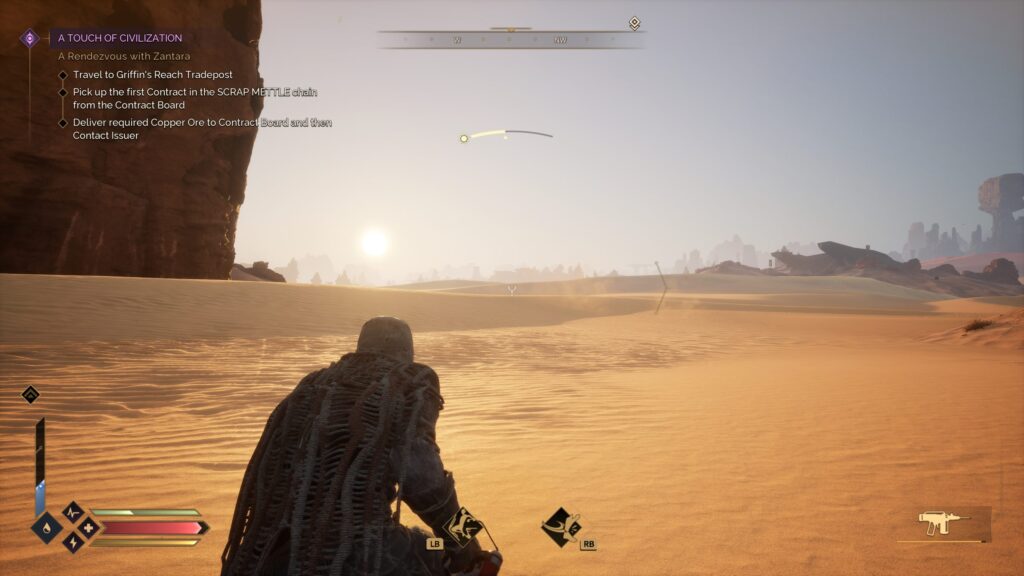Activate the LB ability icon

tap(461, 524)
